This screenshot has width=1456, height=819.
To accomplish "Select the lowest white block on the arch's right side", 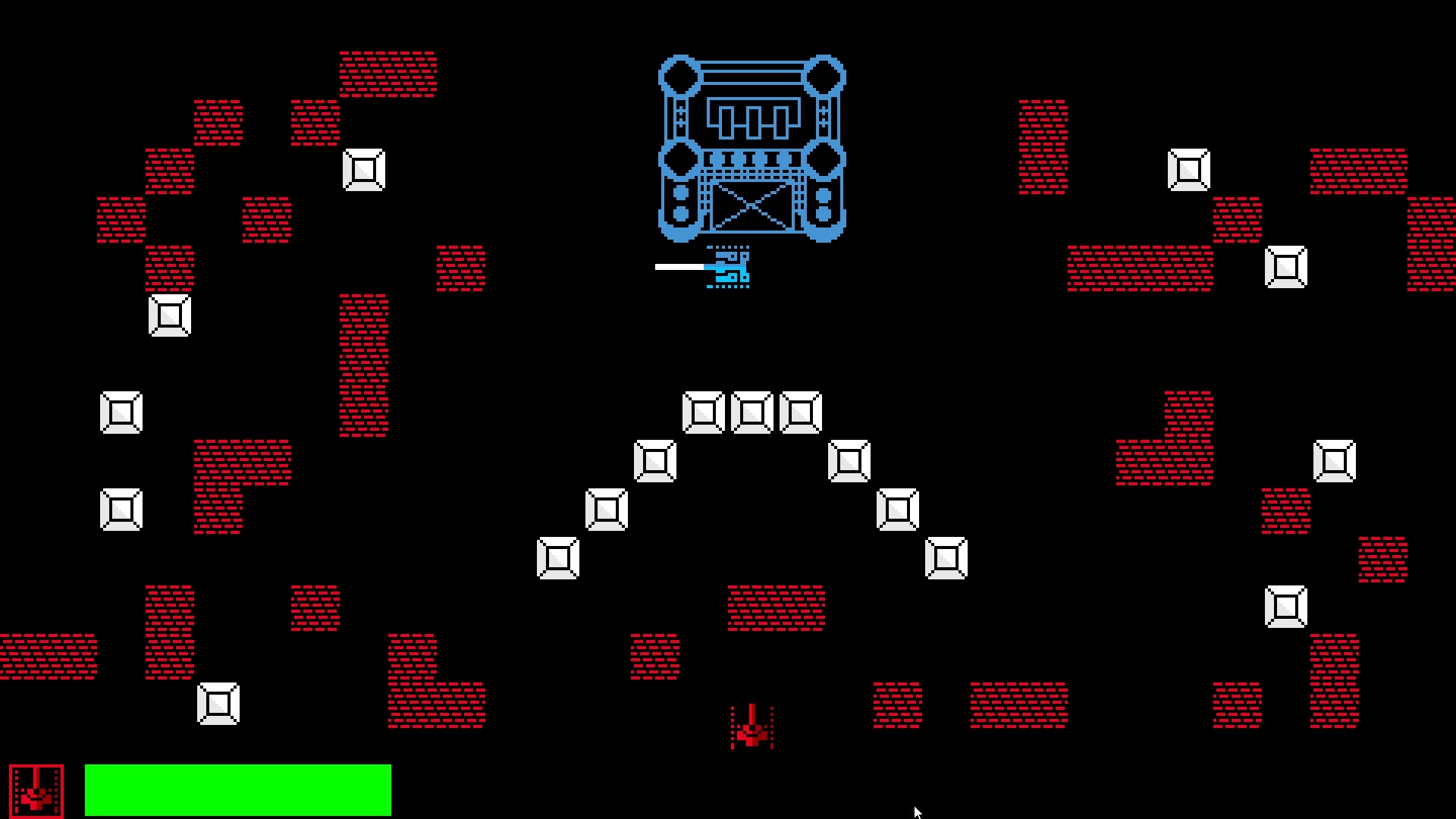I will coord(946,559).
